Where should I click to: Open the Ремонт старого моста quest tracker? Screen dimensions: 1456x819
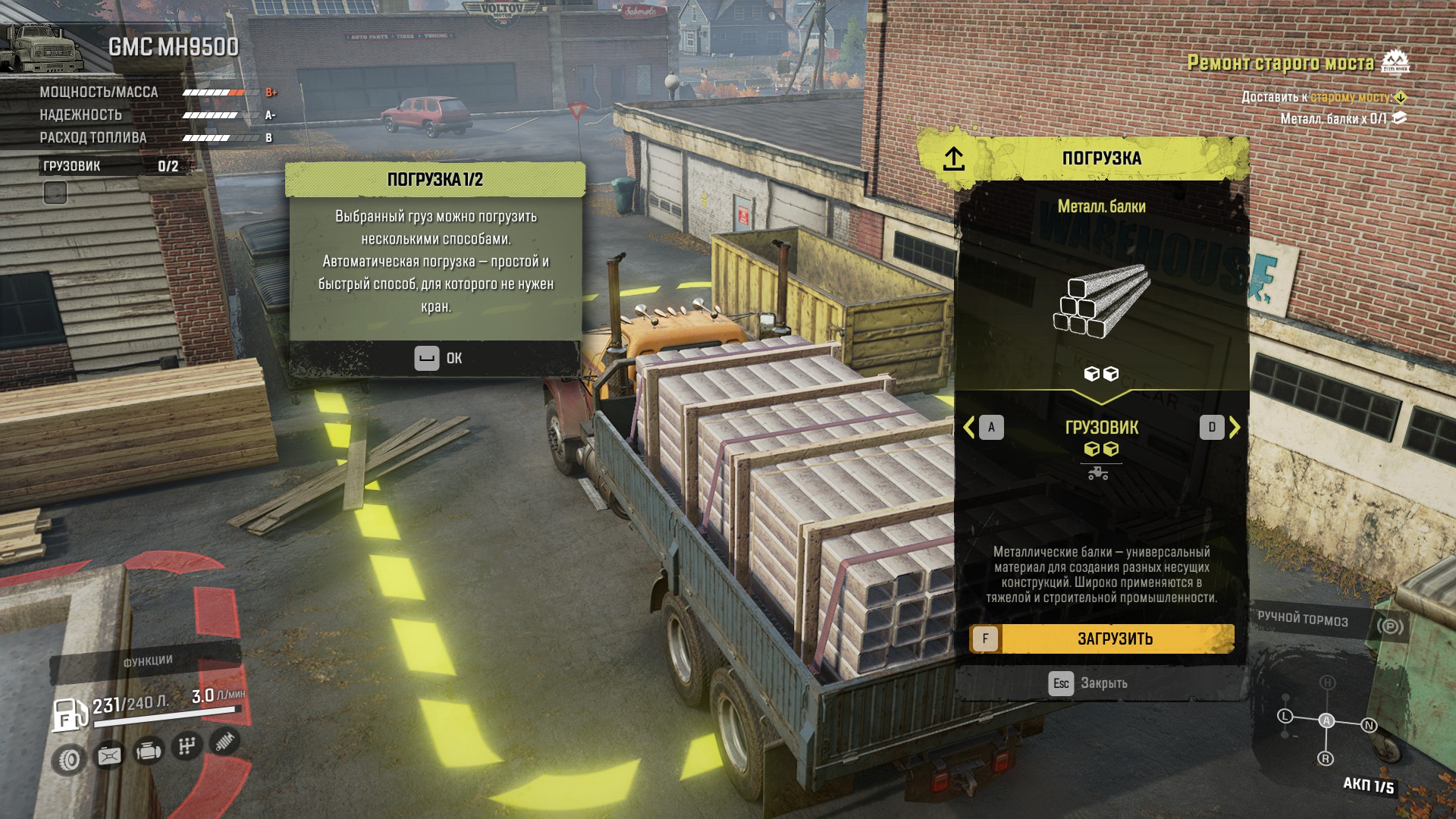coord(1280,63)
